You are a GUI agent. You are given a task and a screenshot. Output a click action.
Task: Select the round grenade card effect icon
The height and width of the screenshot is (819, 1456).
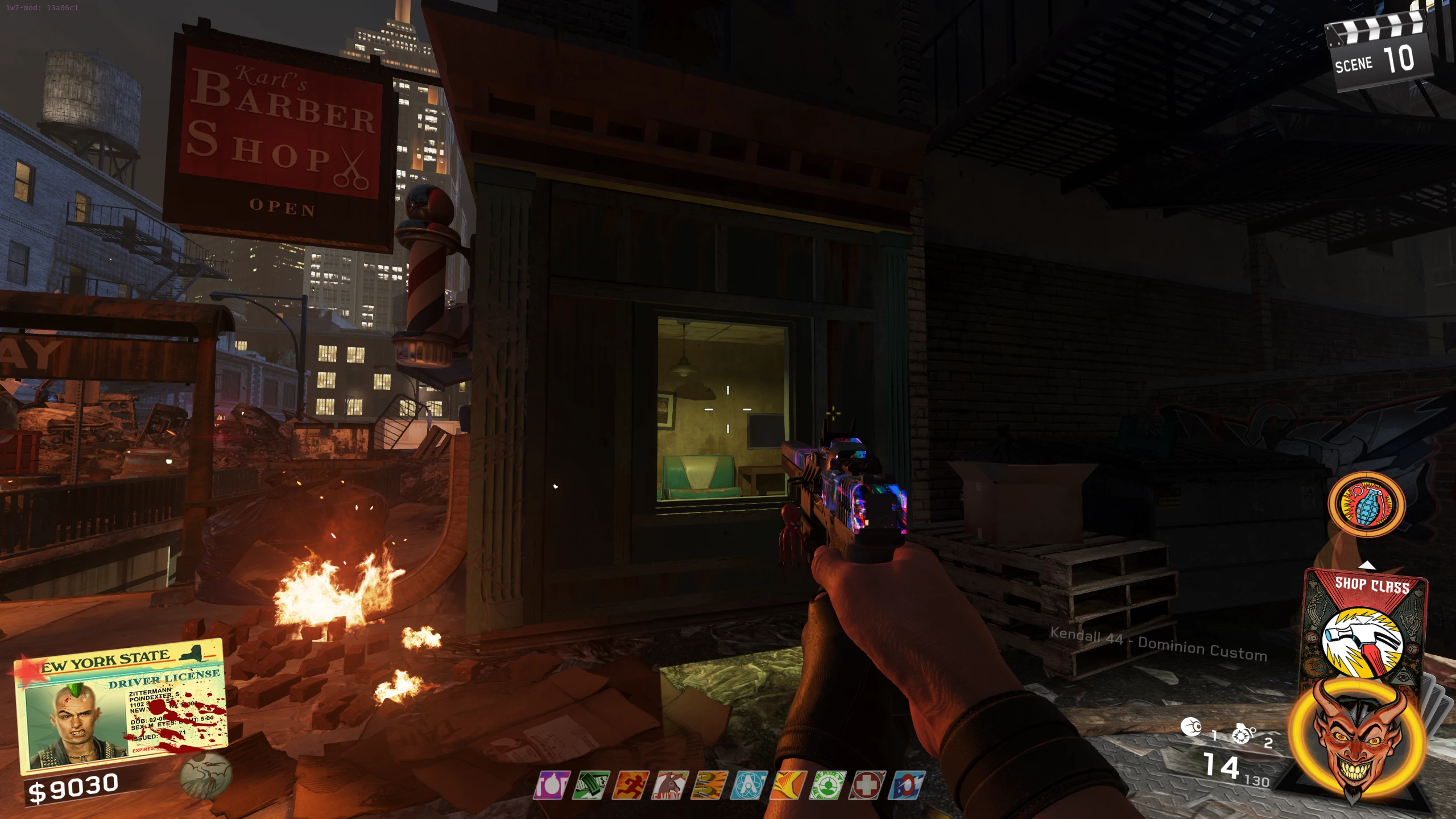coord(1366,504)
